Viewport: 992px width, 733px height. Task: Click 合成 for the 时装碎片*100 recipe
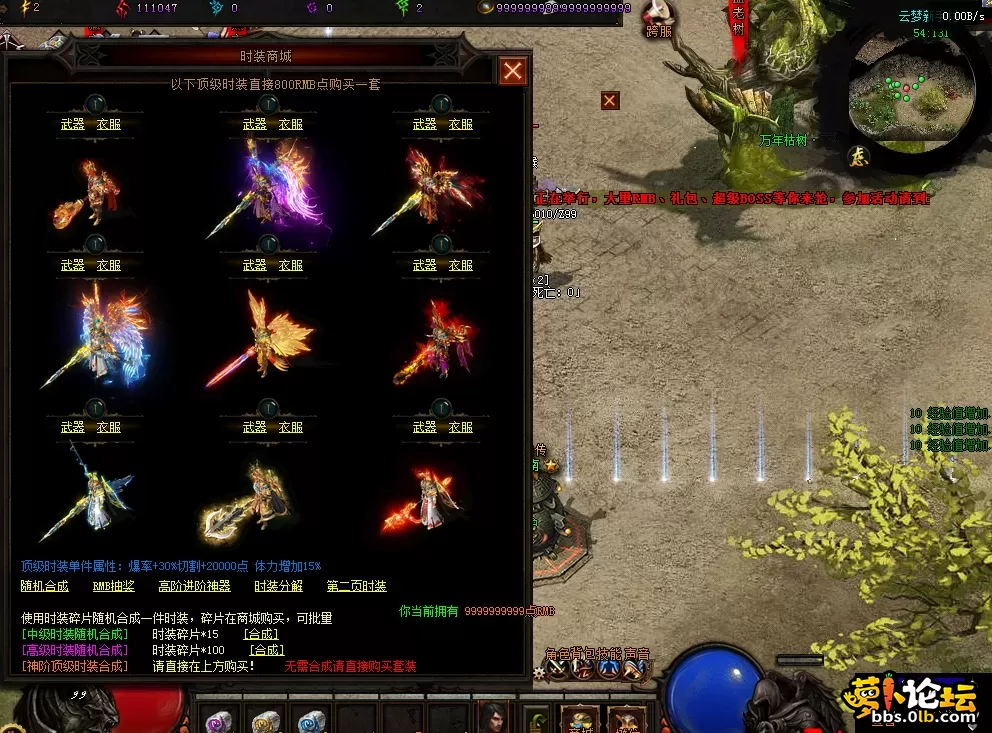click(266, 650)
